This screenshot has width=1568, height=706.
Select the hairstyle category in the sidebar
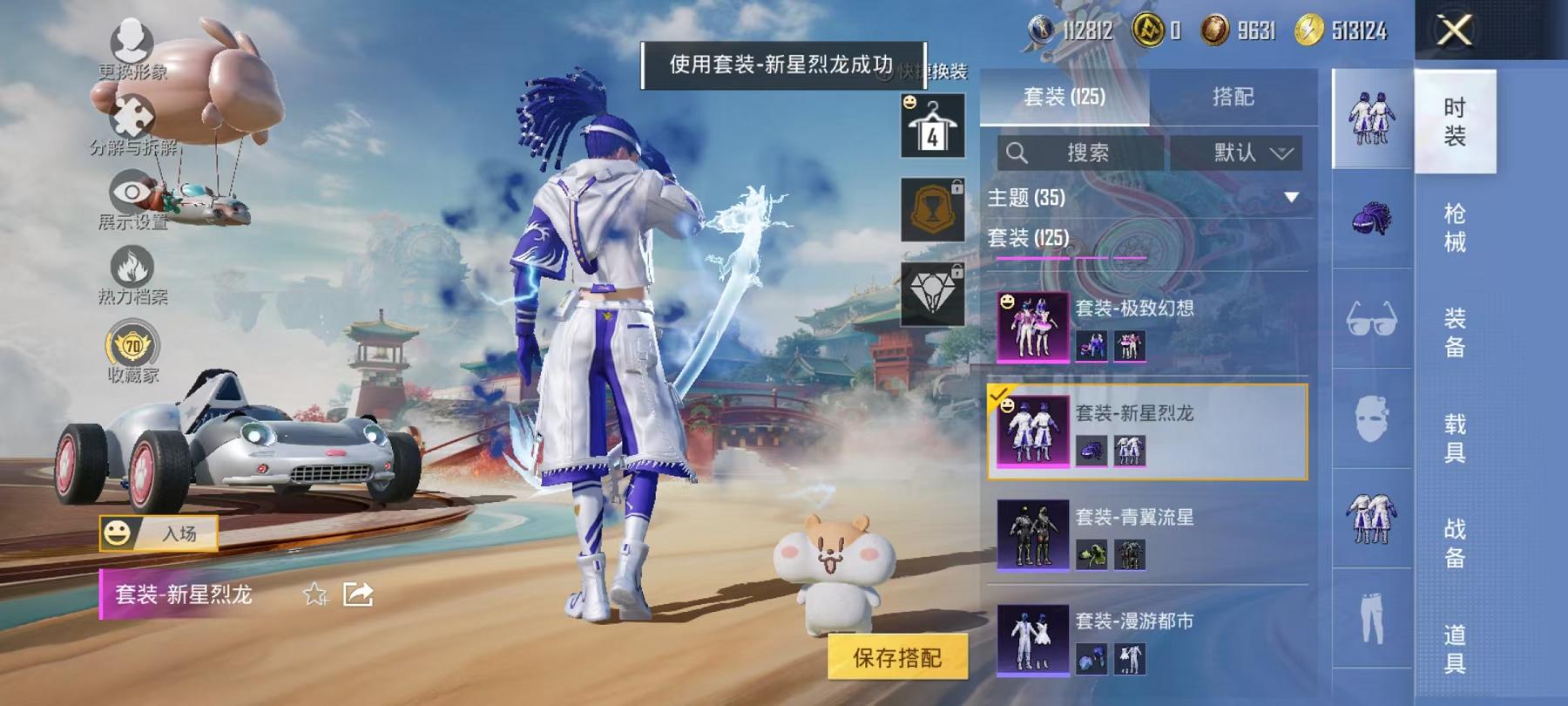[x=1372, y=218]
